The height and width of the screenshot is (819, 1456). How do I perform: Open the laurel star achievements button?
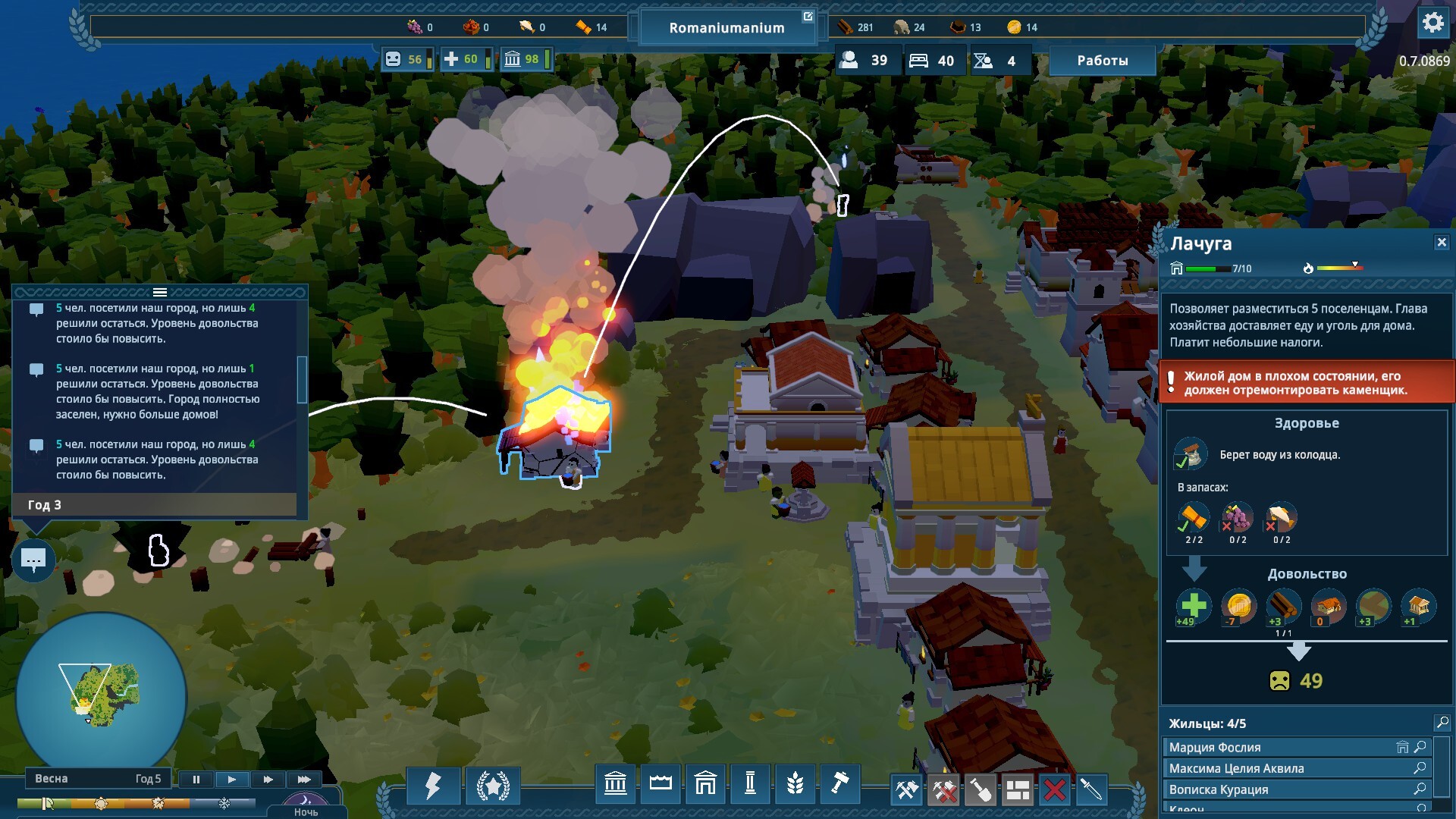point(493,786)
